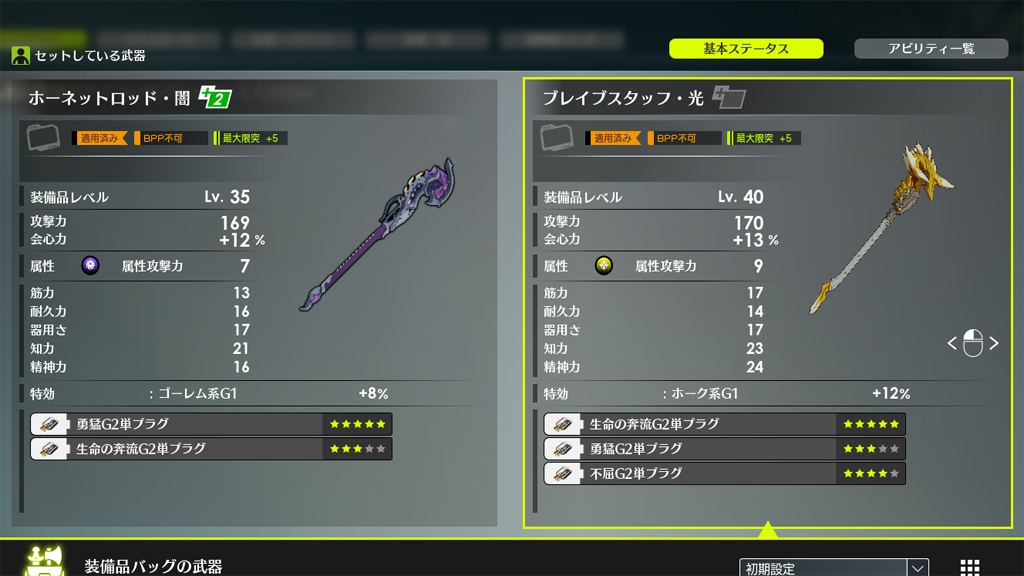Viewport: 1024px width, 576px height.
Task: Select the ホーネットロッド・闇 weapon title
Action: tap(109, 98)
